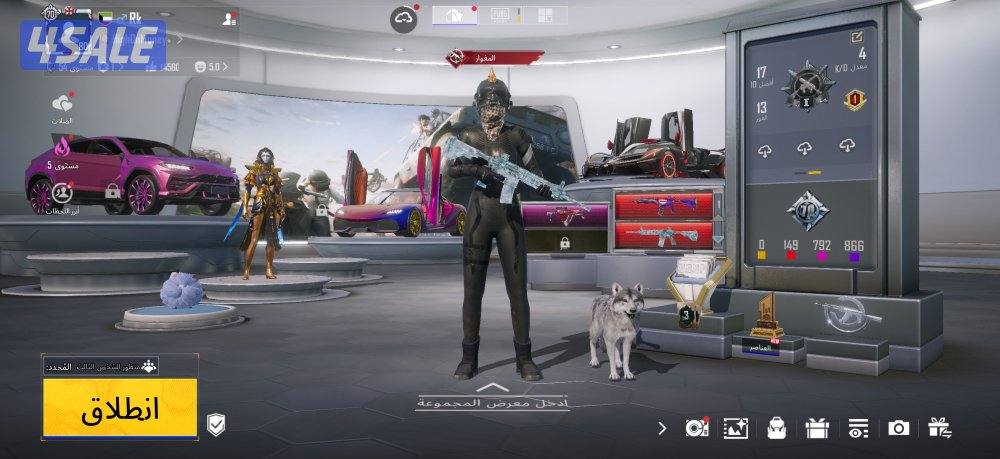Open the gift exchange icon with arrows
Screen dimensions: 1000x459
[939, 428]
